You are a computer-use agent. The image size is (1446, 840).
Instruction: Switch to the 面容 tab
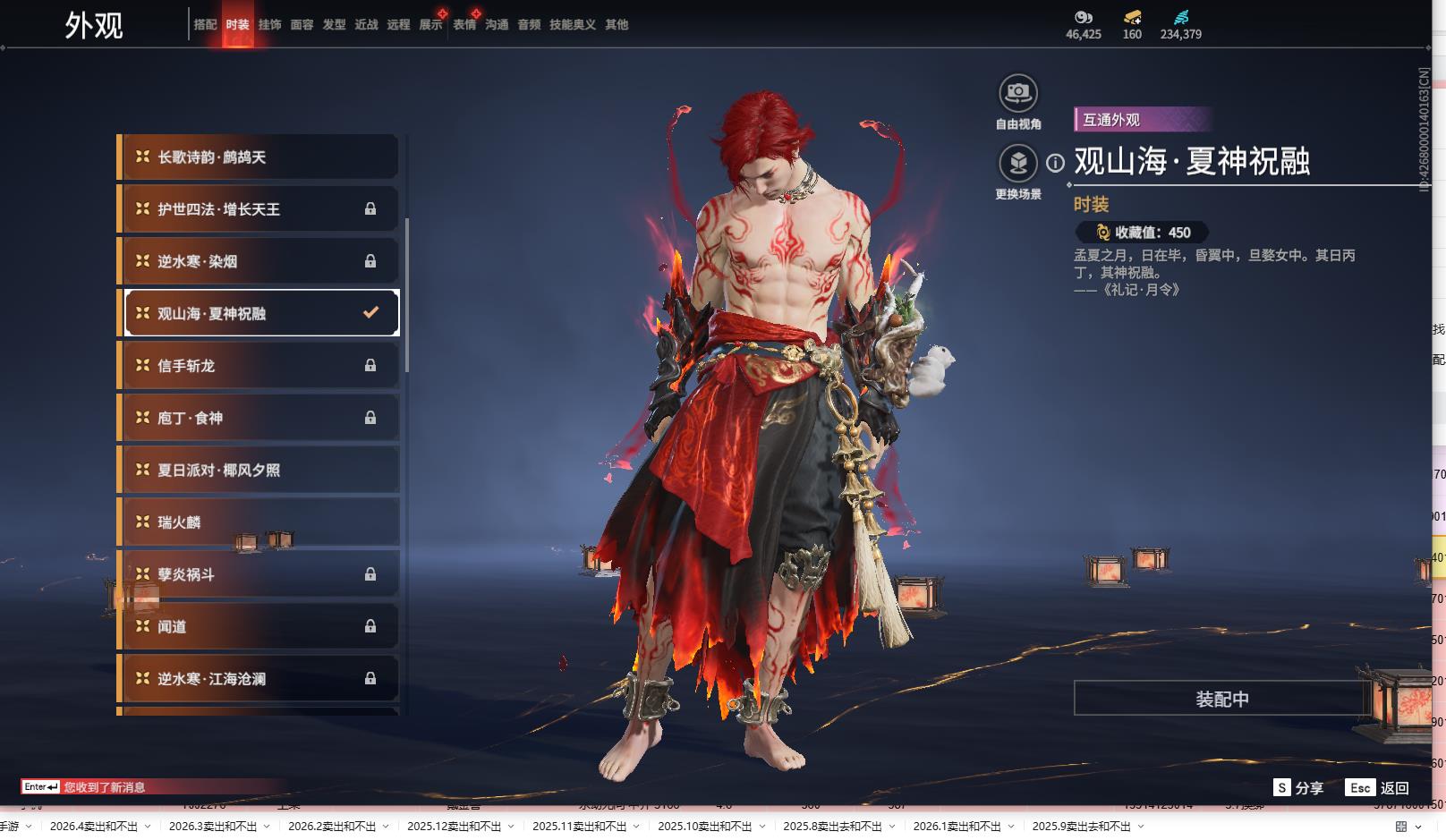(x=302, y=24)
